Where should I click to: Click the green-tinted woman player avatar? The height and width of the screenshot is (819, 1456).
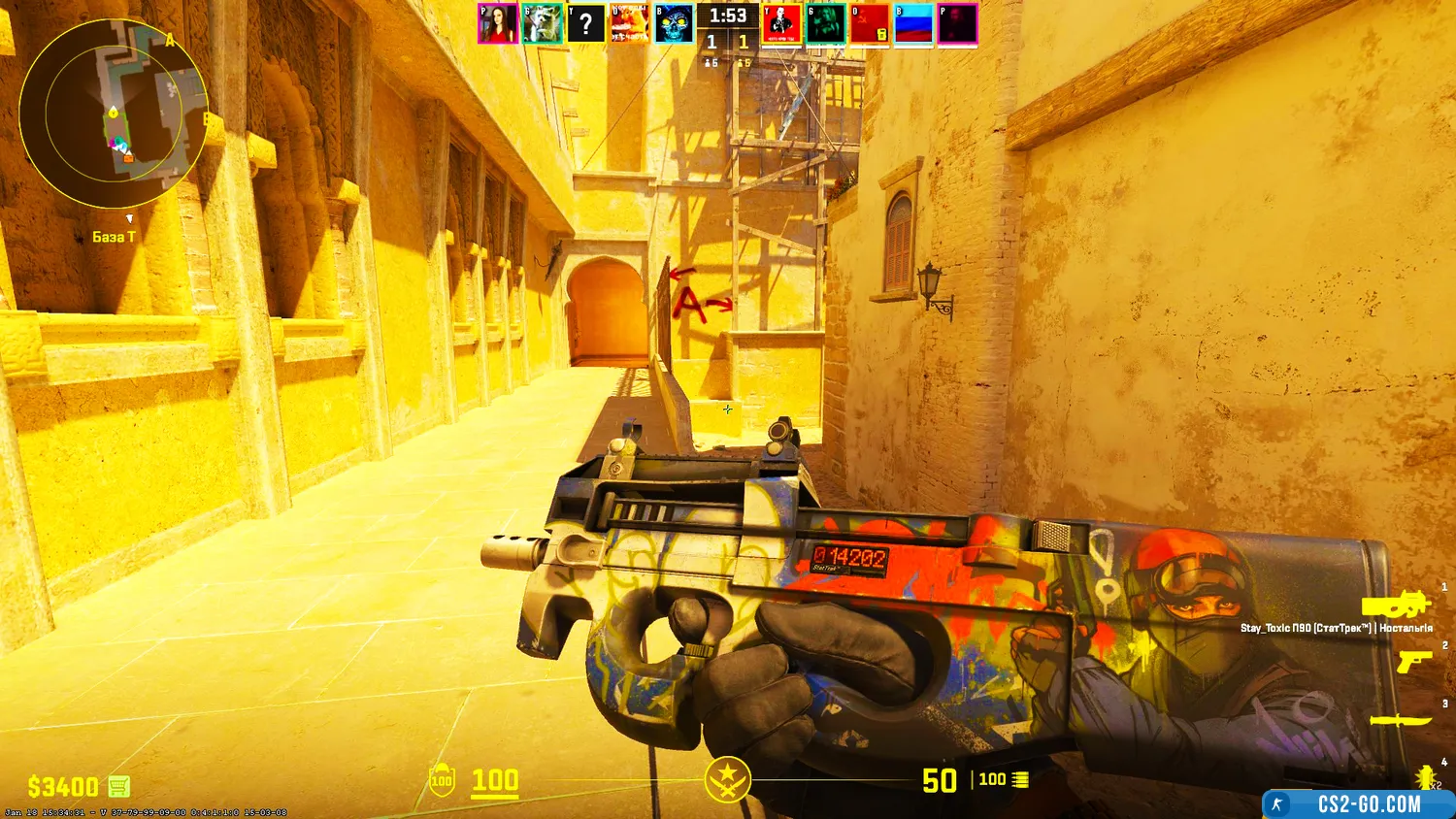click(825, 24)
